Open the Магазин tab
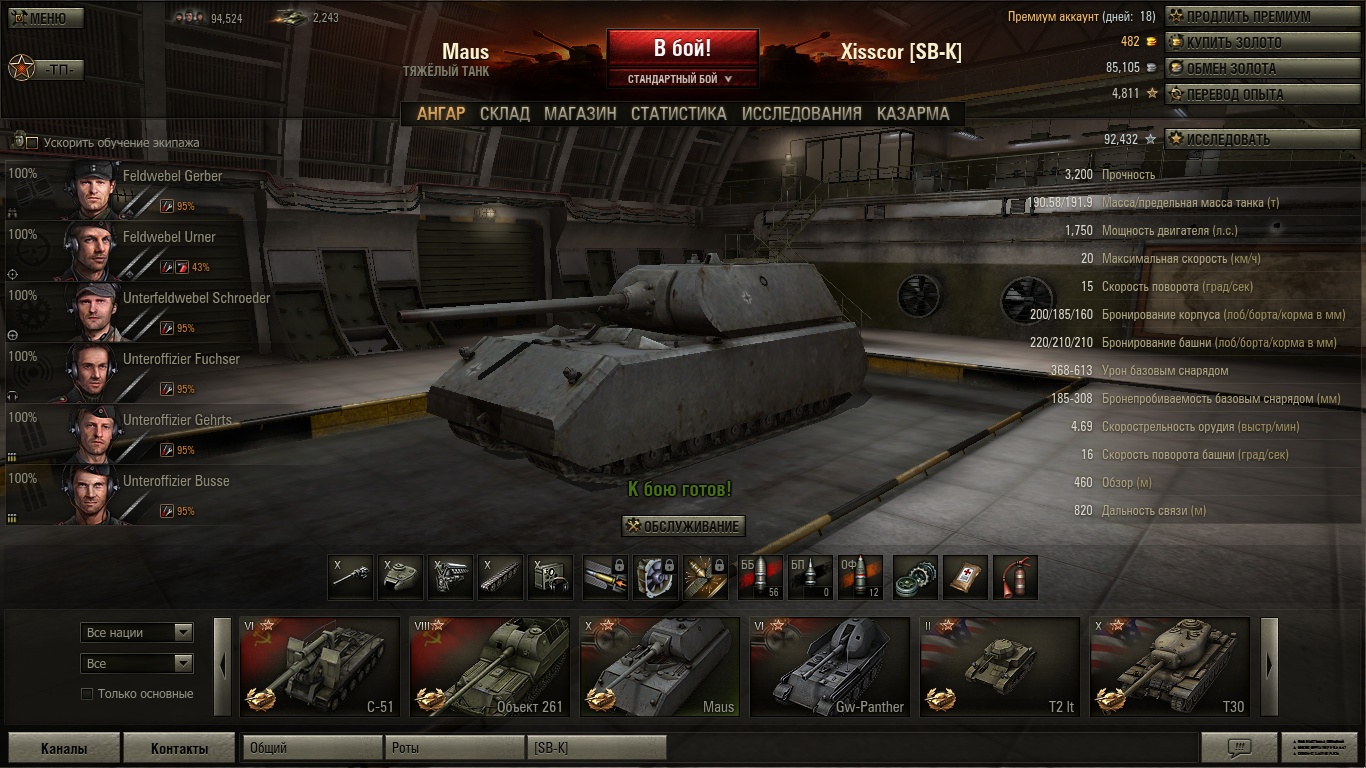1366x768 pixels. coord(580,113)
